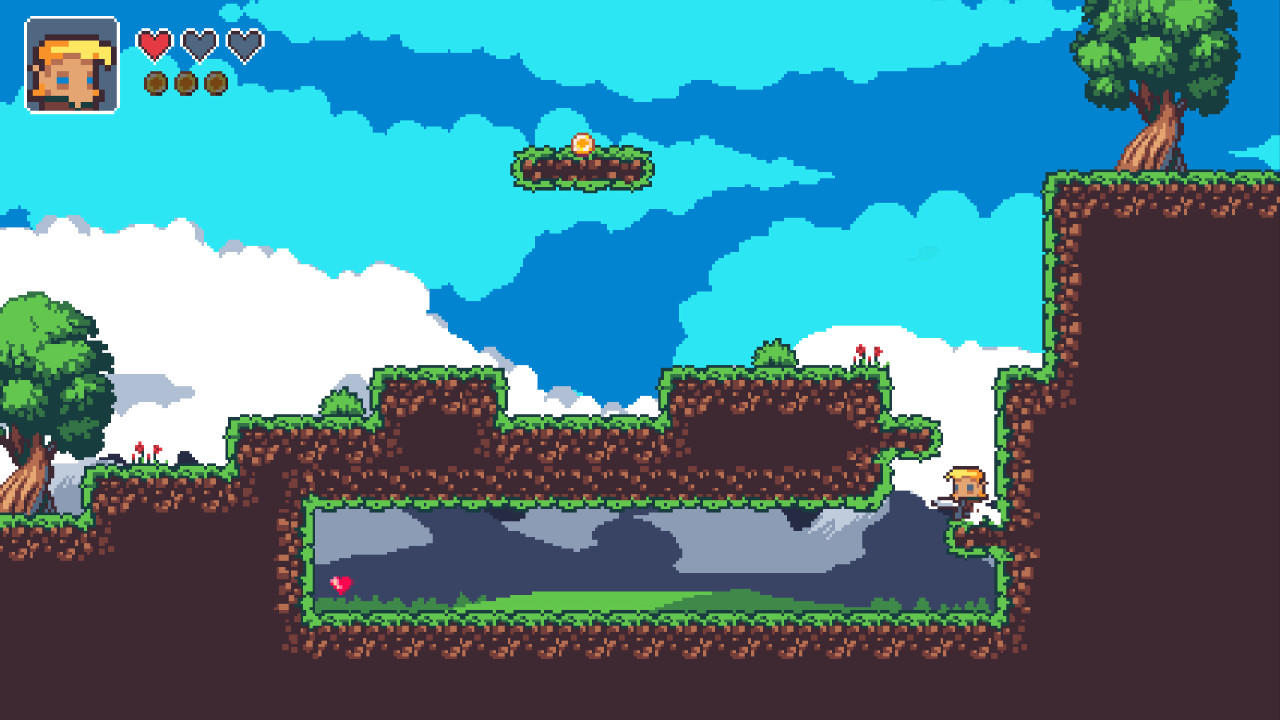Click the glowing orange orb collectible
1280x720 pixels.
[x=583, y=143]
